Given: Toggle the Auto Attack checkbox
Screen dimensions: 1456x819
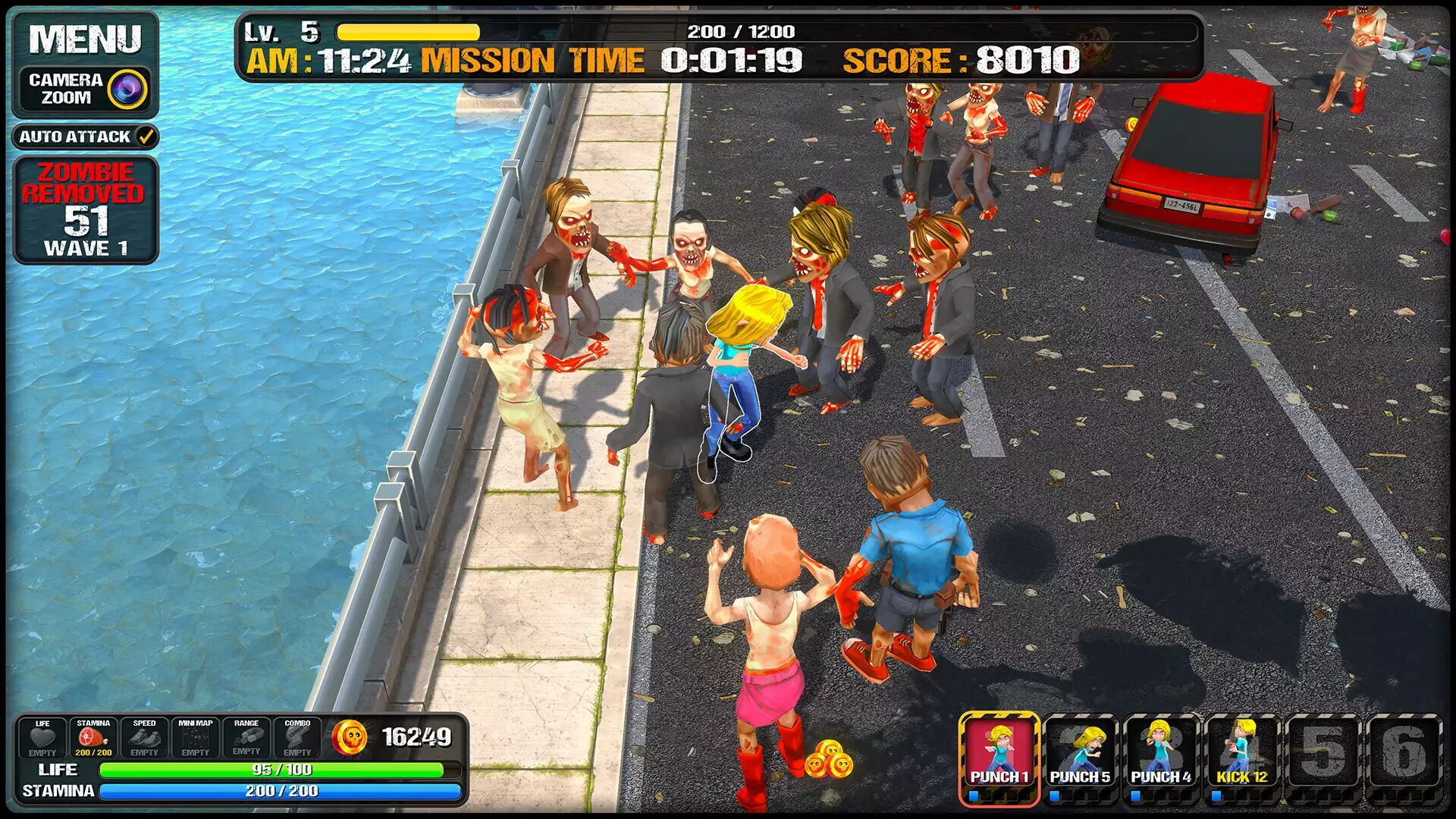Looking at the screenshot, I should [x=146, y=137].
